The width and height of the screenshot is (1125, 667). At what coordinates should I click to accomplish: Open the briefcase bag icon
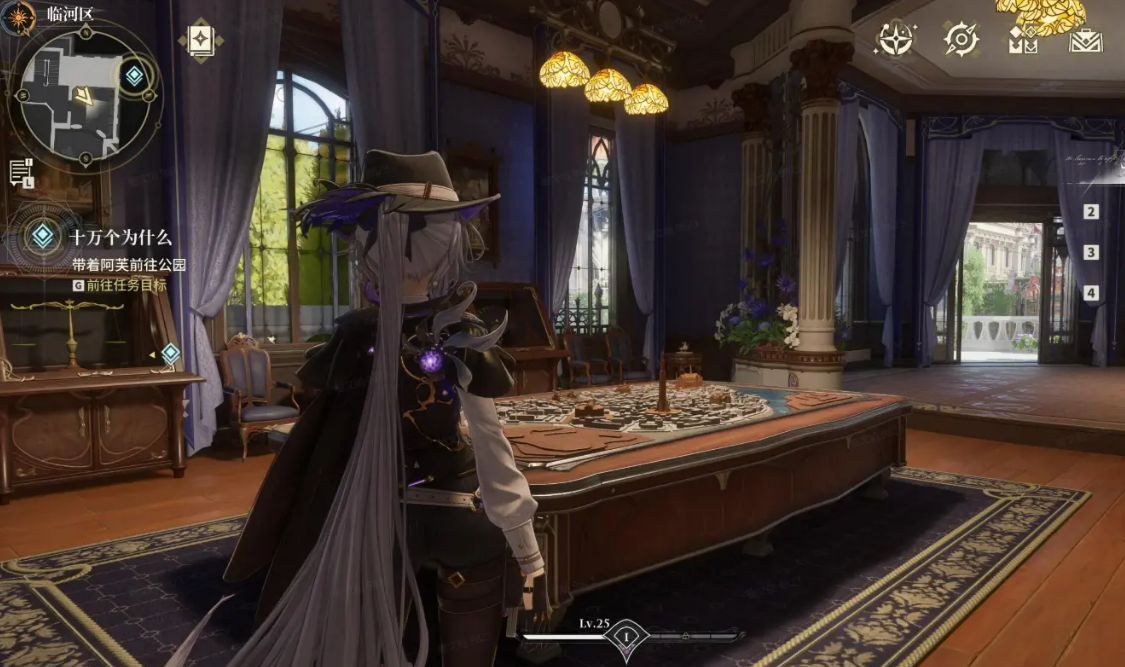pos(1085,40)
